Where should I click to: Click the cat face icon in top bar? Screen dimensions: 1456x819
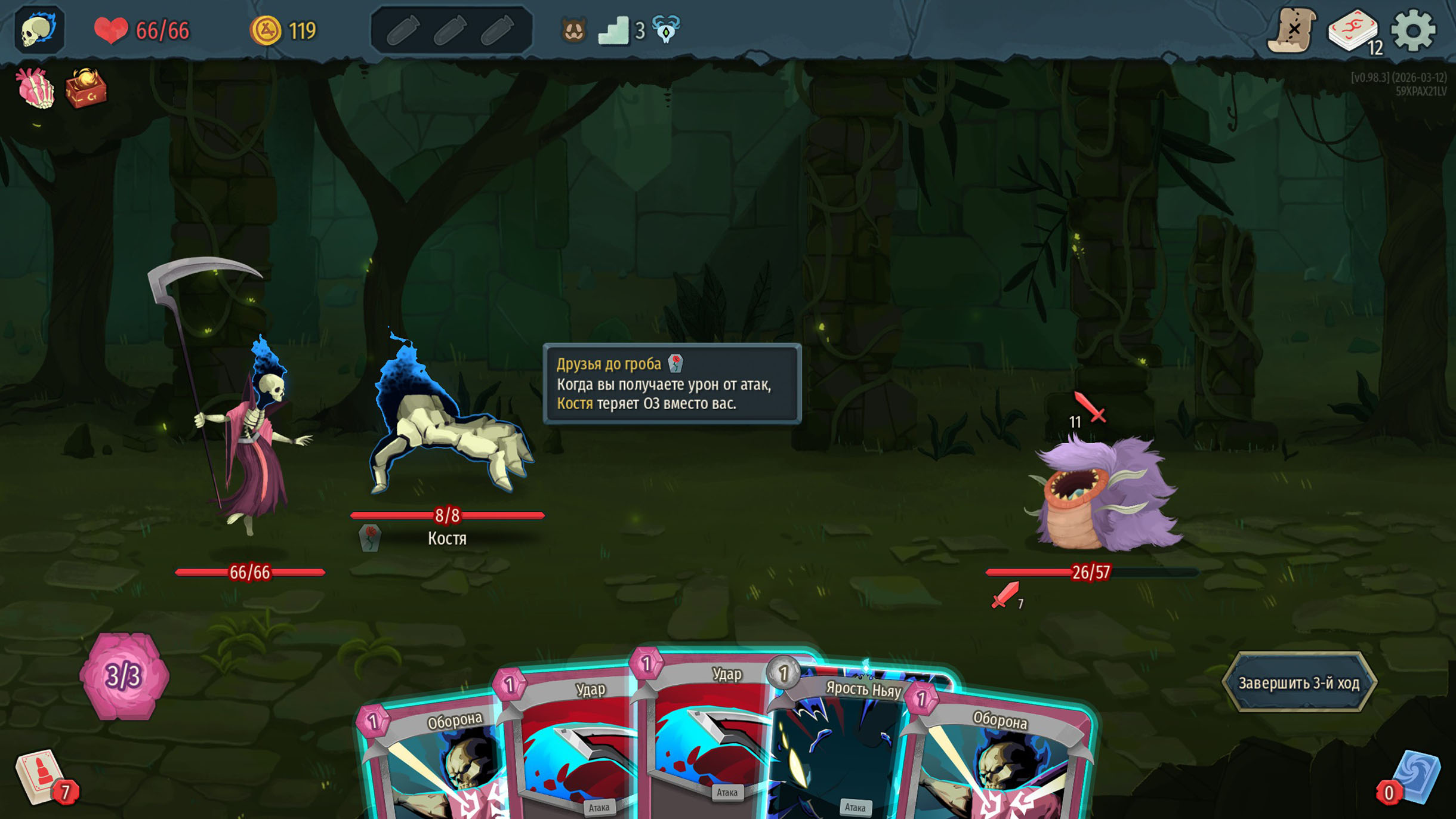pos(573,30)
